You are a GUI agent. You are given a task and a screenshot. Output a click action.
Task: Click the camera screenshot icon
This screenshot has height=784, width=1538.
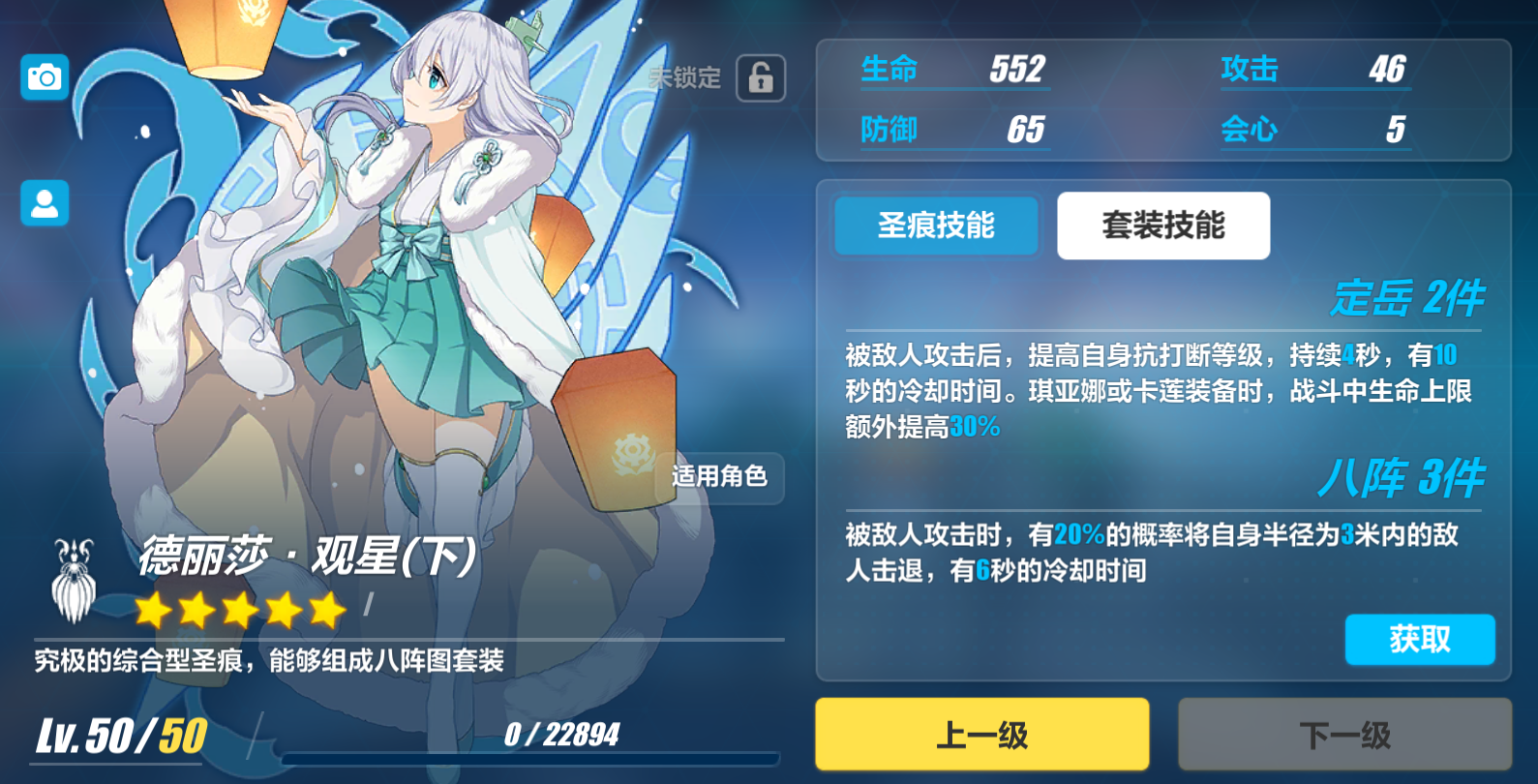pos(44,77)
